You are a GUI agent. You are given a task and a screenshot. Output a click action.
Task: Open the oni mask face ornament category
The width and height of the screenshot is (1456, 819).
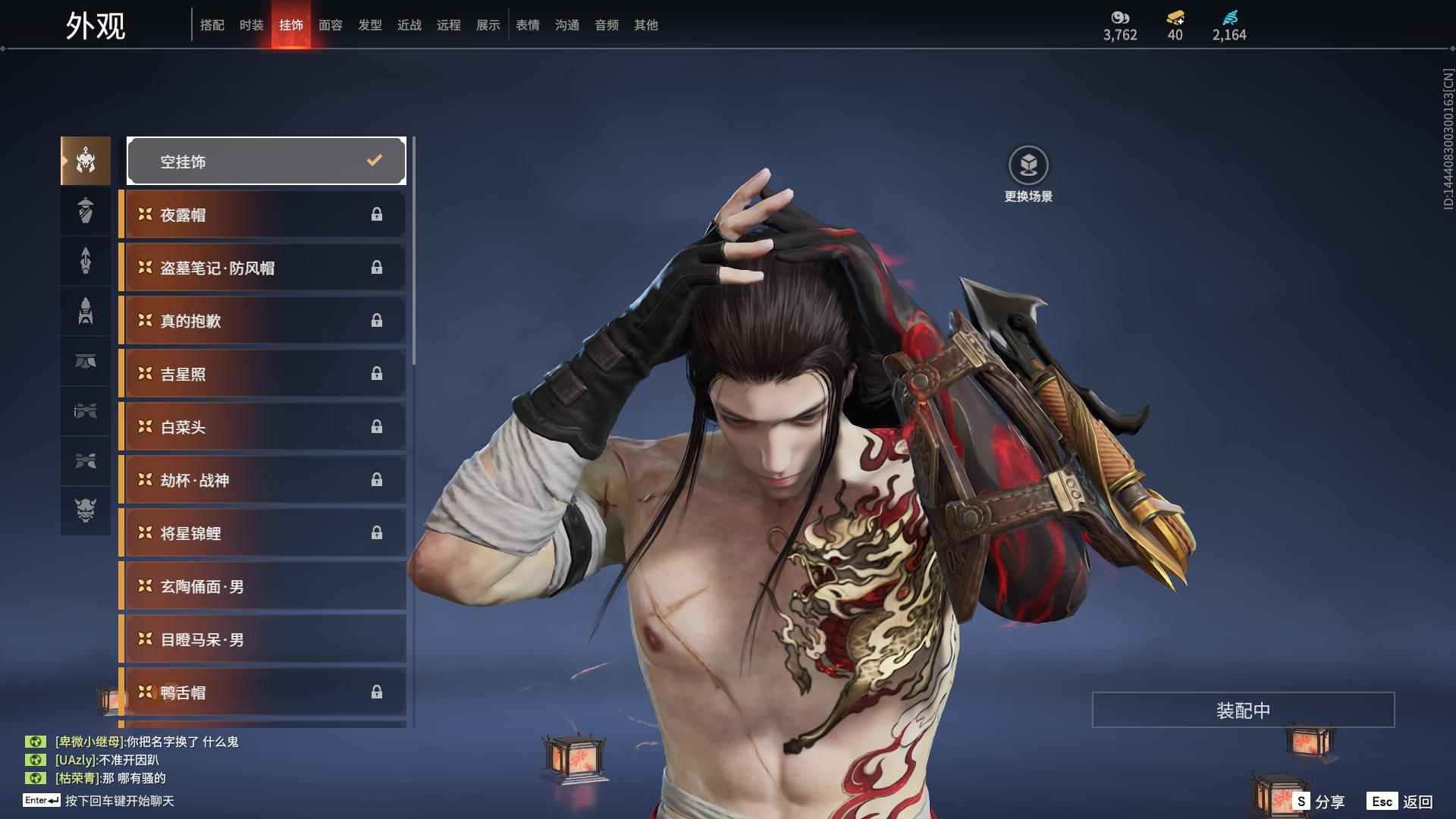point(85,511)
